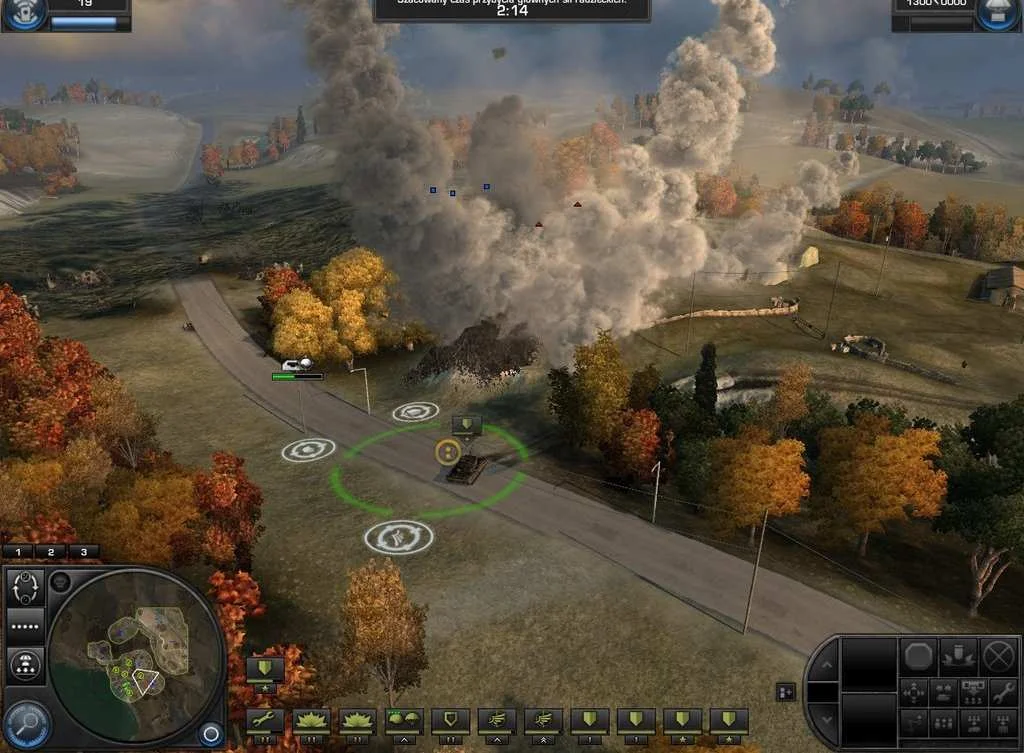Click the crossed-circle cancel order button
The width and height of the screenshot is (1024, 753).
(998, 657)
